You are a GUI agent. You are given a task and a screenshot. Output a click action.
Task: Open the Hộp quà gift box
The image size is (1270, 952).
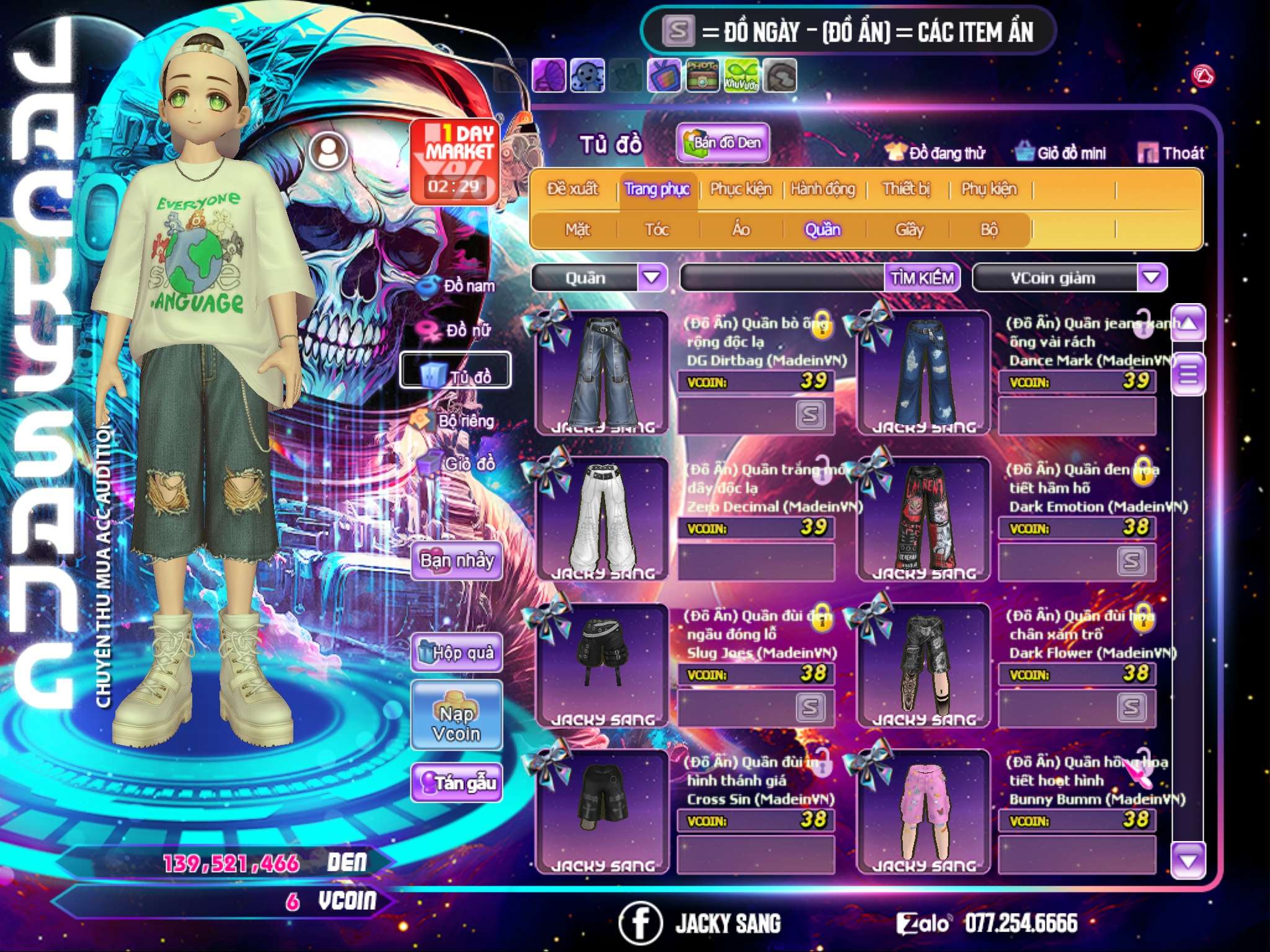pos(457,653)
